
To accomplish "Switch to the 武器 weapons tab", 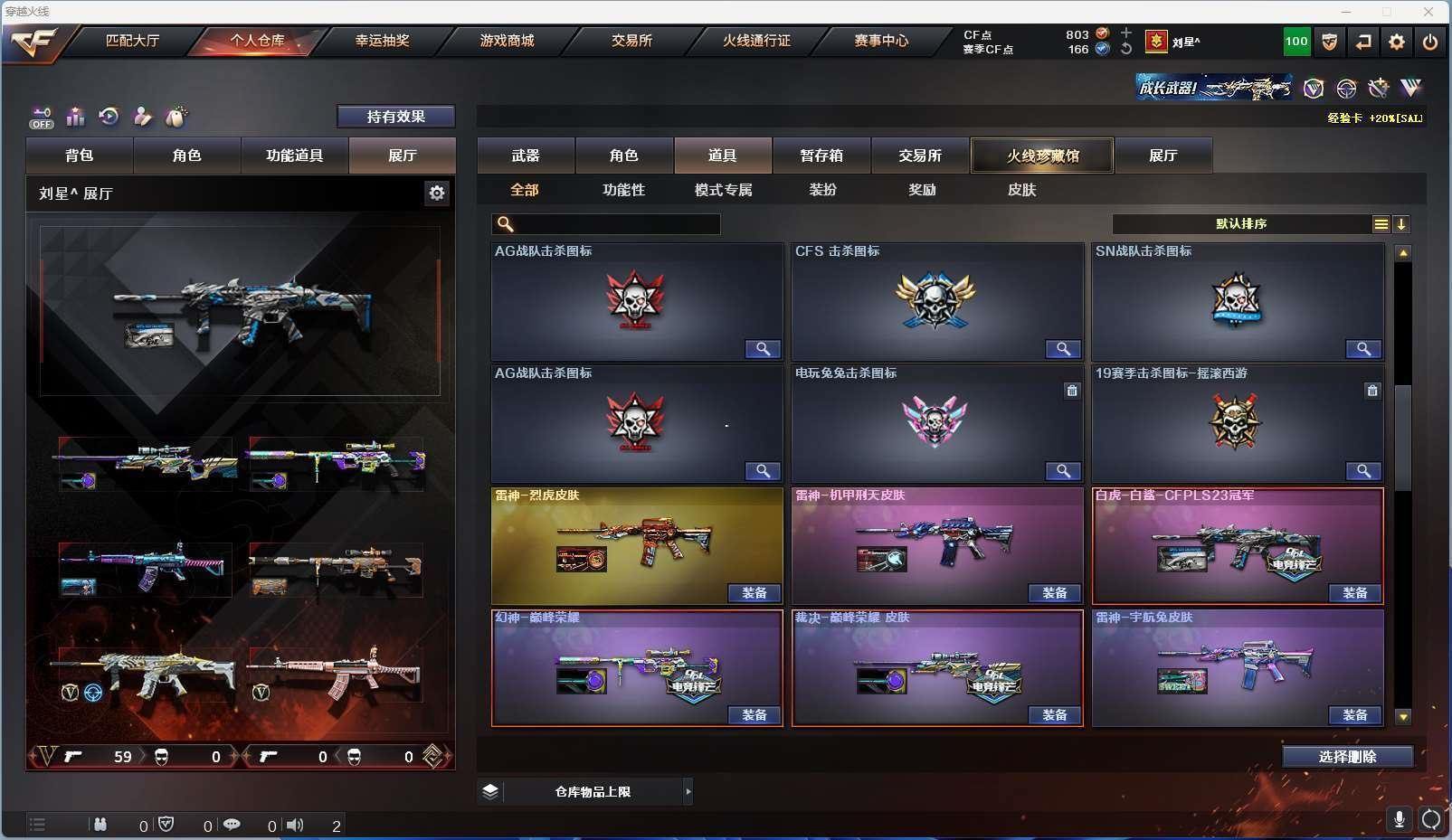I will click(x=526, y=156).
